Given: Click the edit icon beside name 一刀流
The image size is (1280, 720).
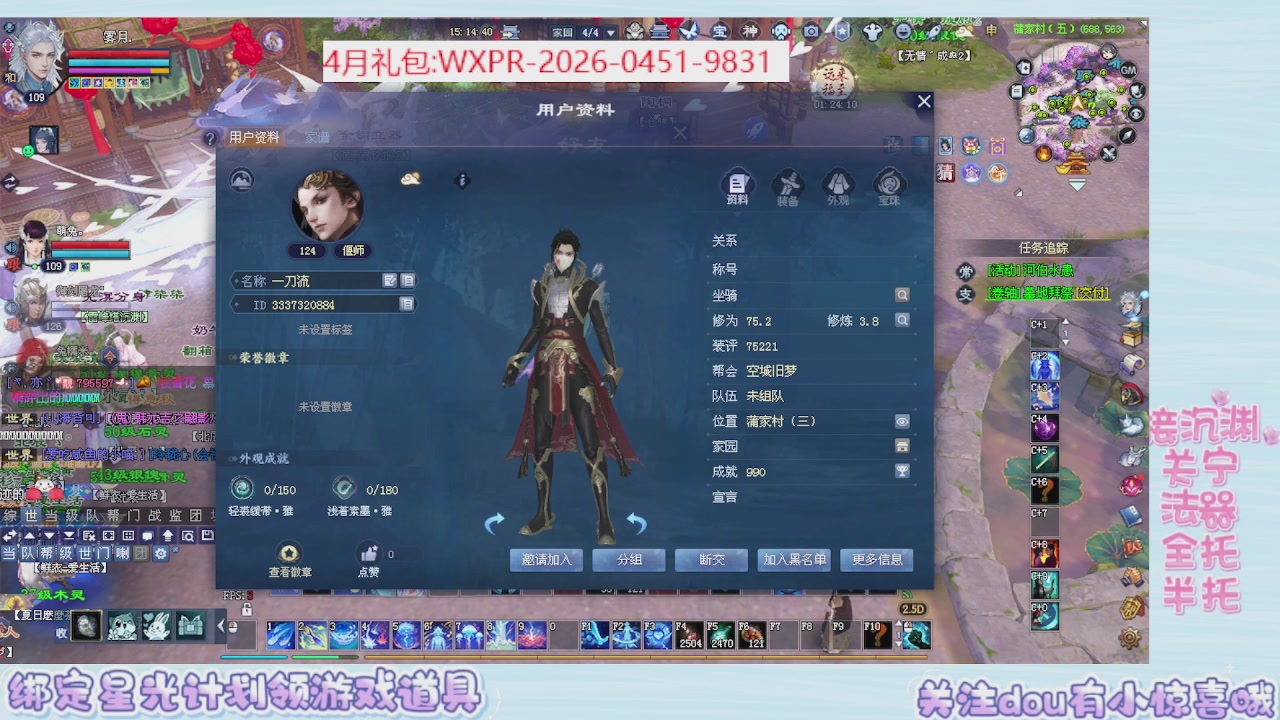Looking at the screenshot, I should tap(391, 280).
